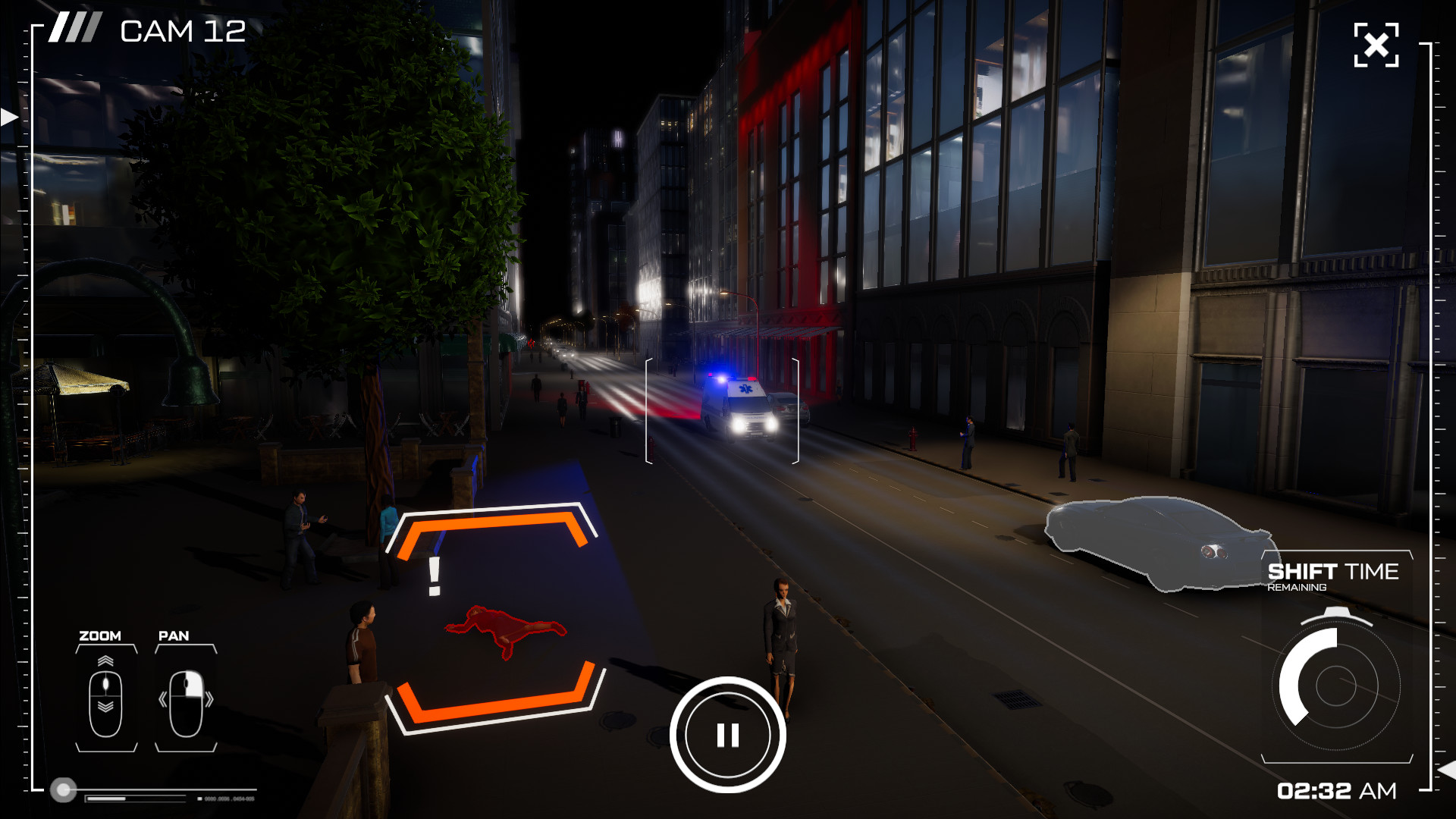Select the PAN mouse control icon
Viewport: 1456px width, 819px height.
tap(187, 704)
